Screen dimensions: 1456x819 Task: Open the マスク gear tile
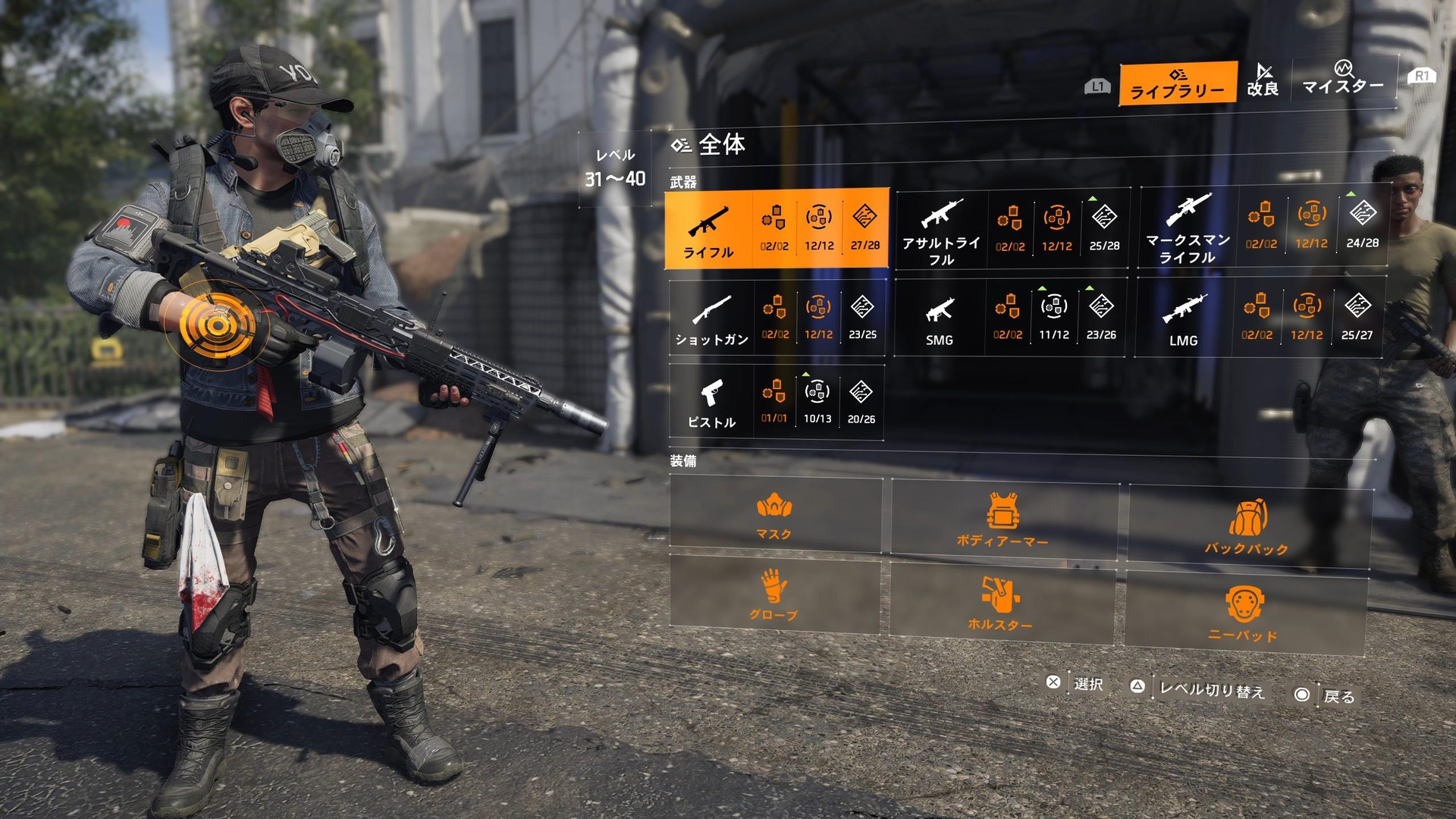(774, 515)
